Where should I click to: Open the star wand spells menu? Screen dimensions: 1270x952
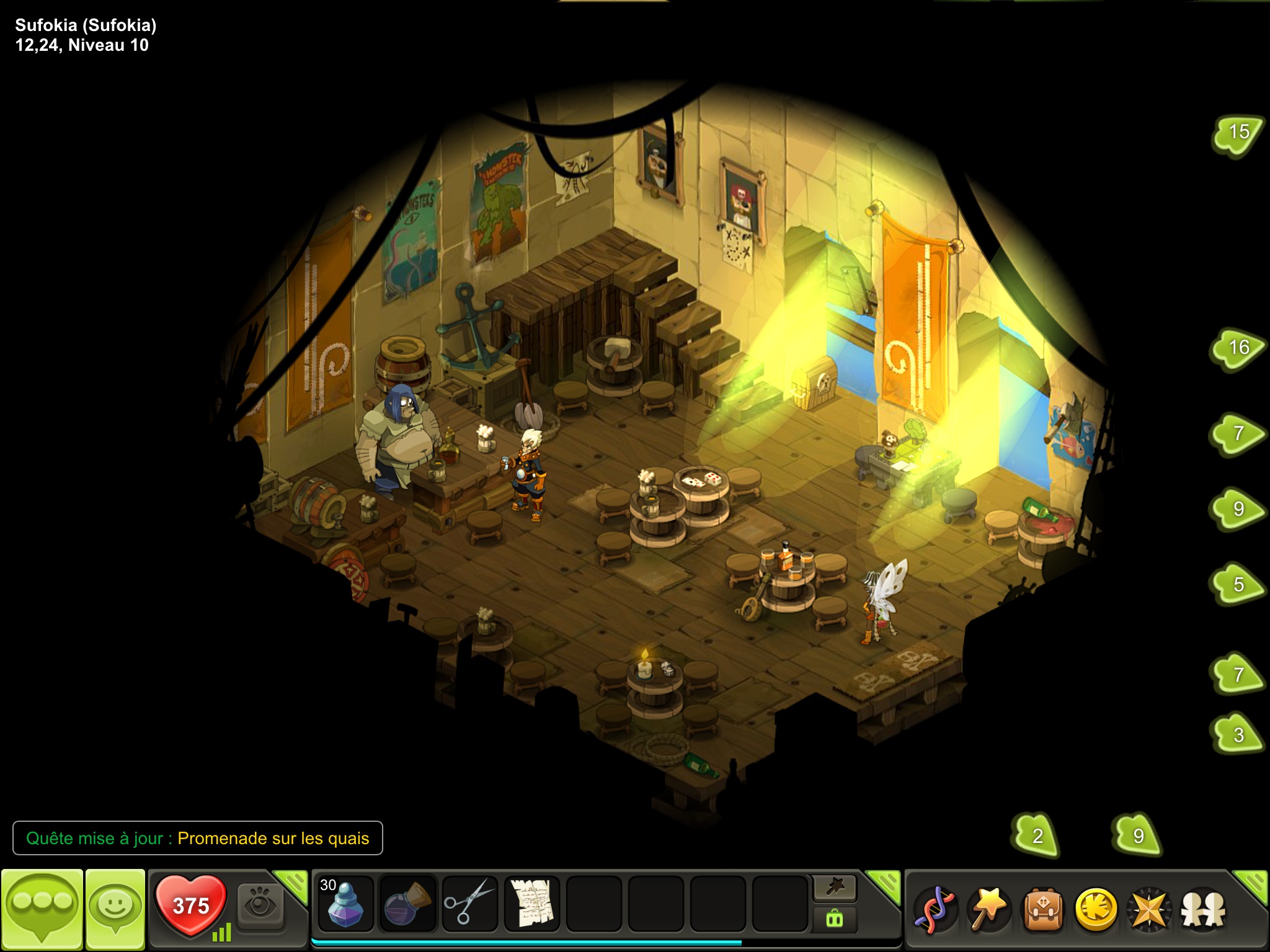tap(988, 909)
